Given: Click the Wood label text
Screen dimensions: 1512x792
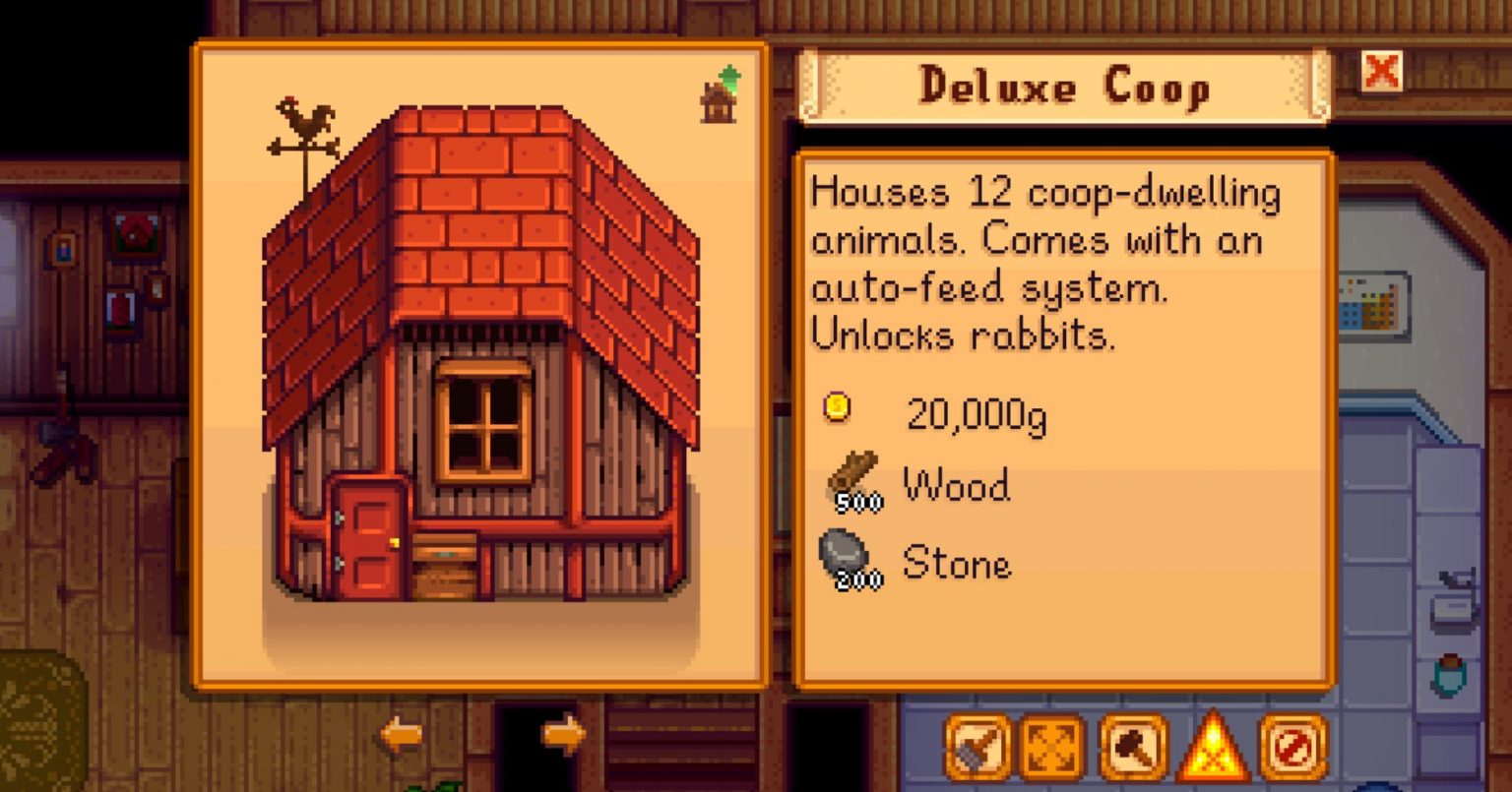Looking at the screenshot, I should [956, 485].
